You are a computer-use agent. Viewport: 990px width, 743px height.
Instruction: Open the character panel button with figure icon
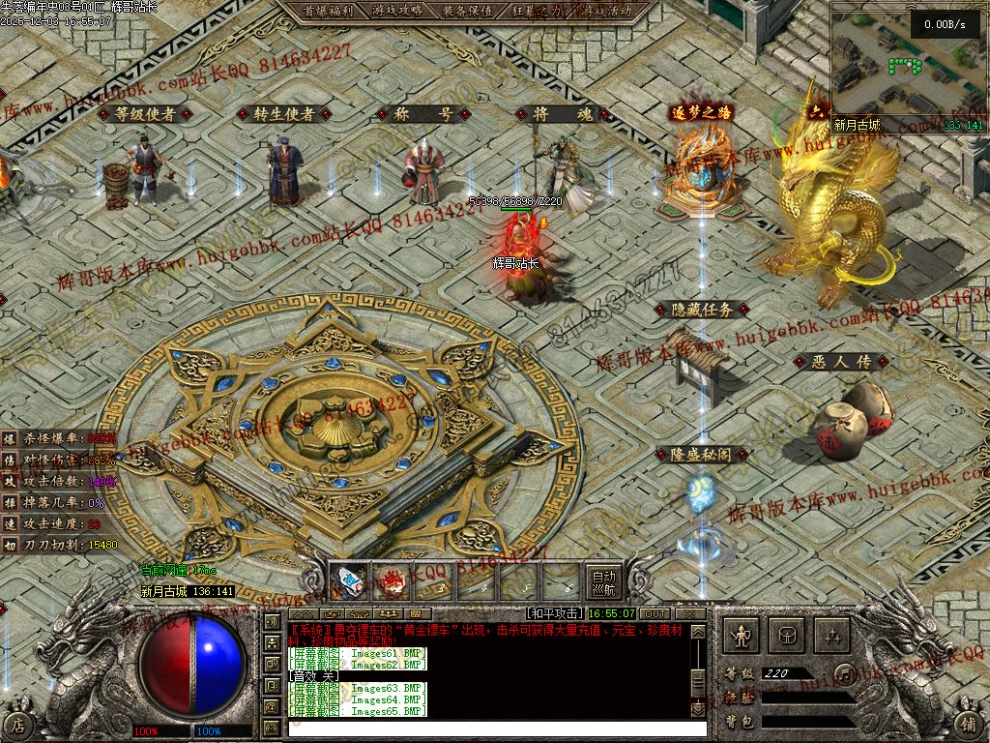(740, 634)
